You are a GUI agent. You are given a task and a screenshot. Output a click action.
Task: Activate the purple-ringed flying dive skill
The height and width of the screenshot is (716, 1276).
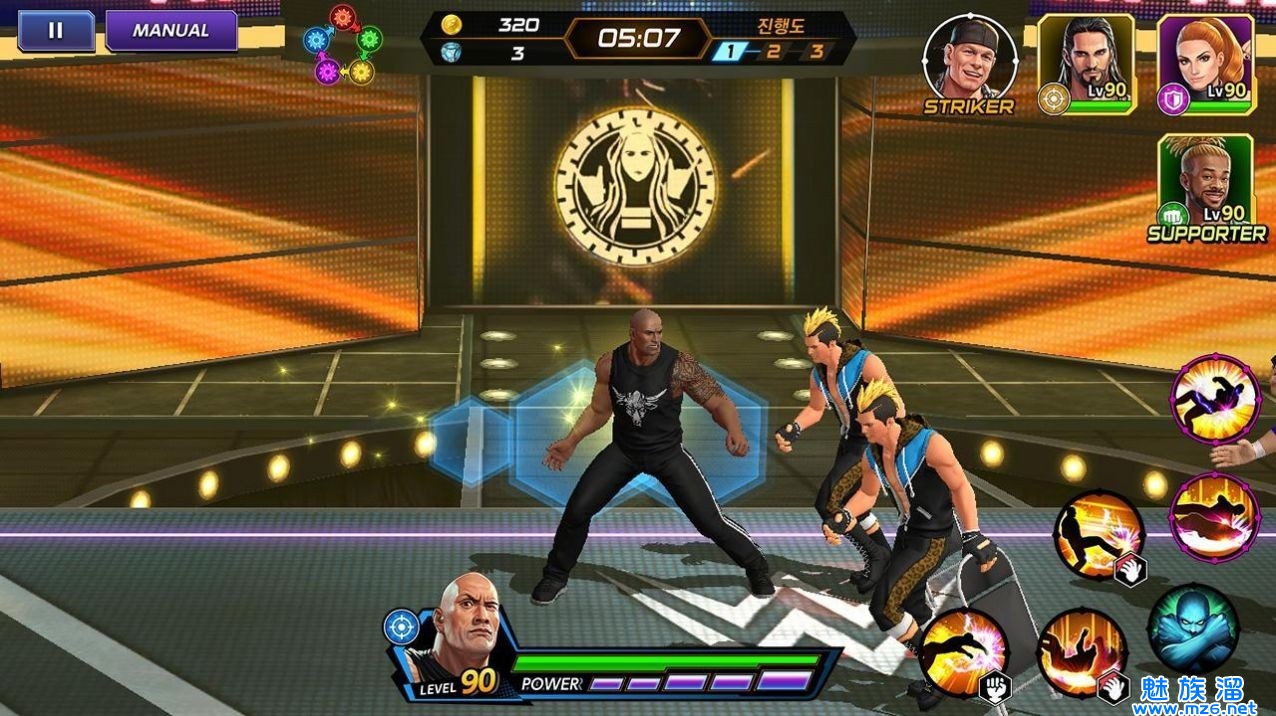pyautogui.click(x=1215, y=398)
